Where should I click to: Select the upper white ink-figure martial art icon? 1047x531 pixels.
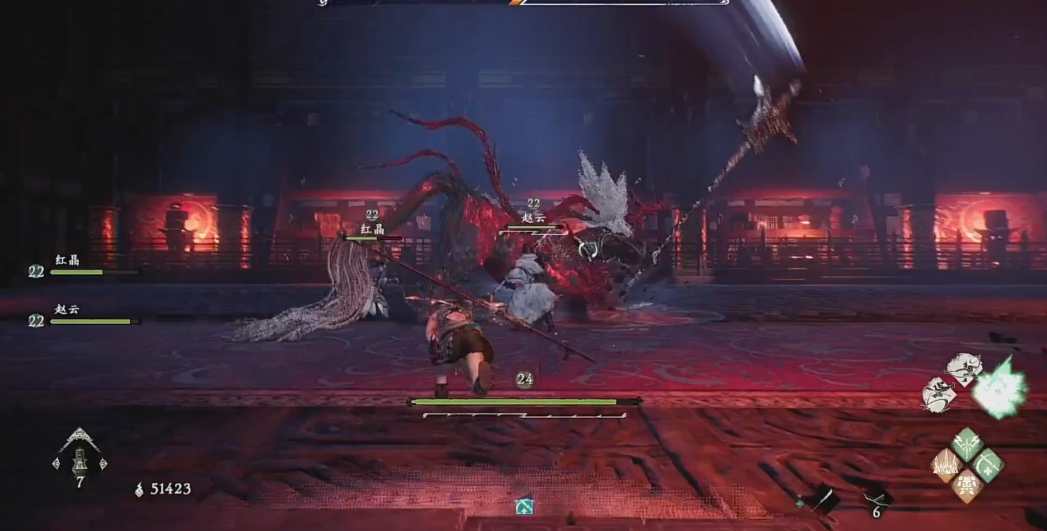963,368
